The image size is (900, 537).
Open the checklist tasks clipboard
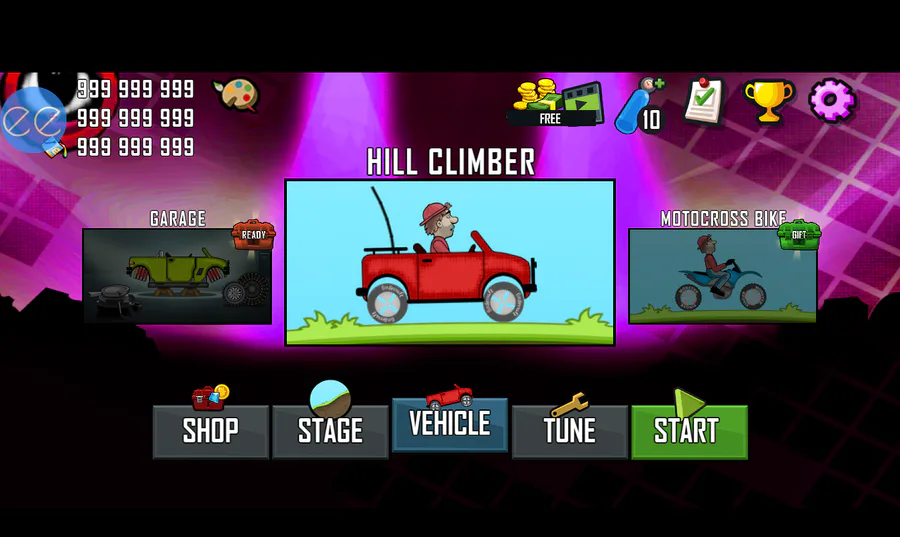pyautogui.click(x=704, y=101)
